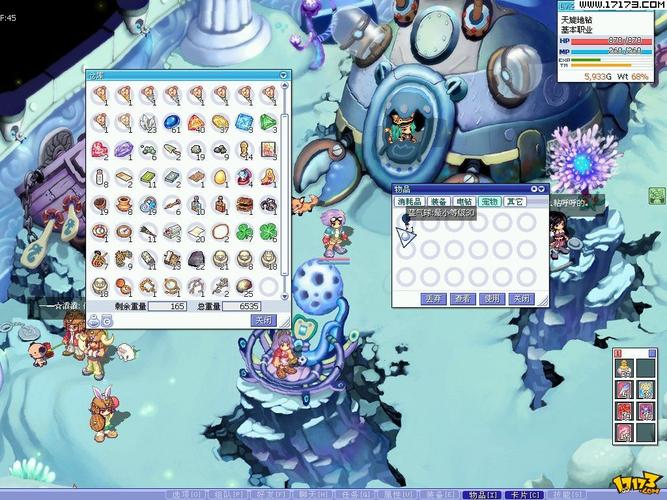Pick the green emerald gem slot
Viewport: 667px width, 500px height.
(270, 122)
